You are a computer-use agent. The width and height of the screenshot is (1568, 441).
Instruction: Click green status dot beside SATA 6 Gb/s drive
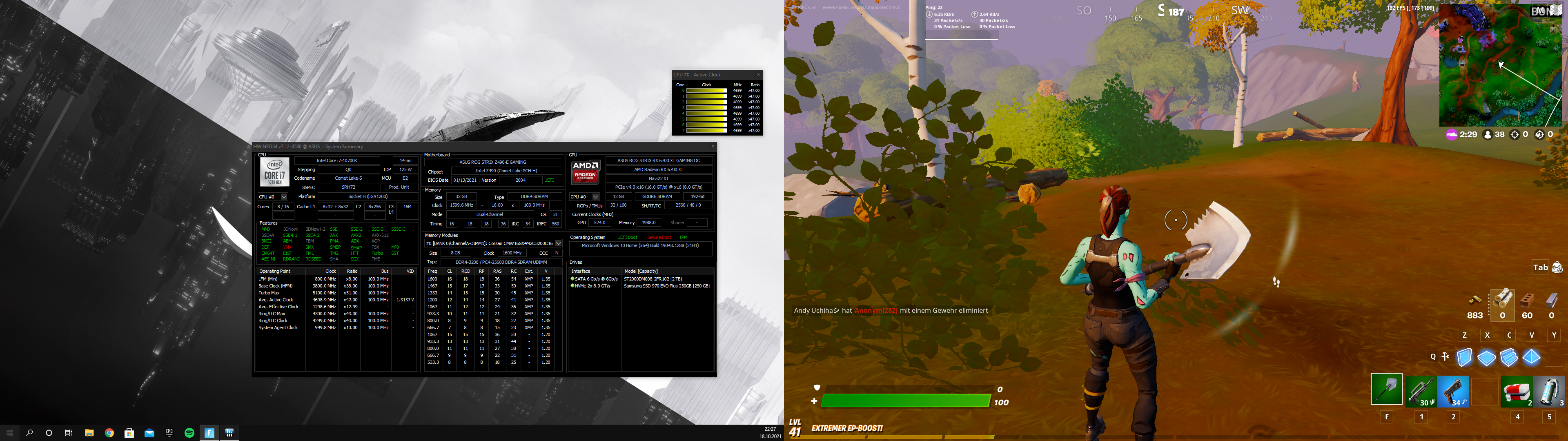(x=573, y=279)
